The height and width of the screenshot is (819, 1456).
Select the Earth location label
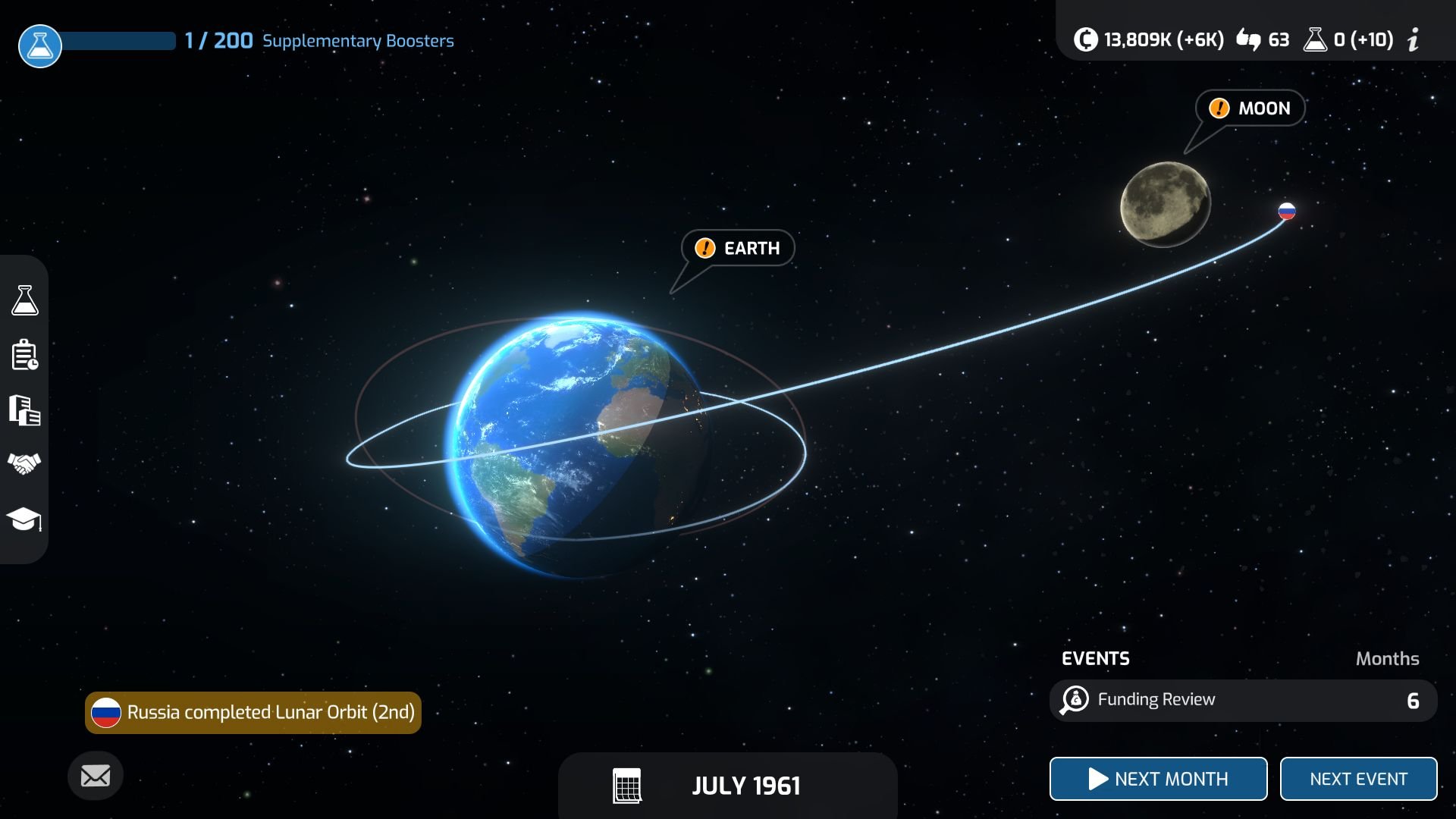(738, 248)
